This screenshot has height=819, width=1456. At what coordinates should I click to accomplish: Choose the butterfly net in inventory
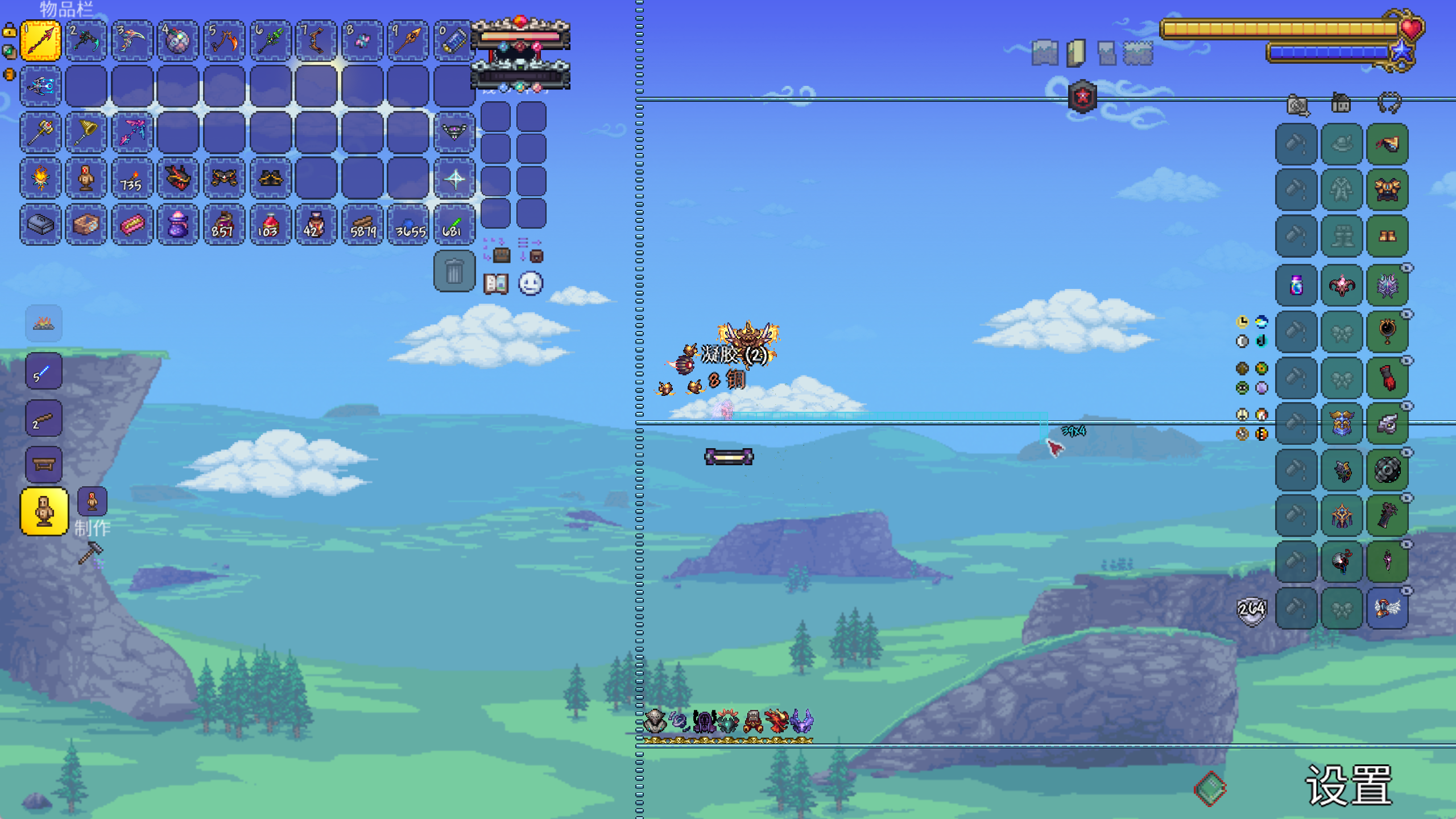pyautogui.click(x=86, y=133)
